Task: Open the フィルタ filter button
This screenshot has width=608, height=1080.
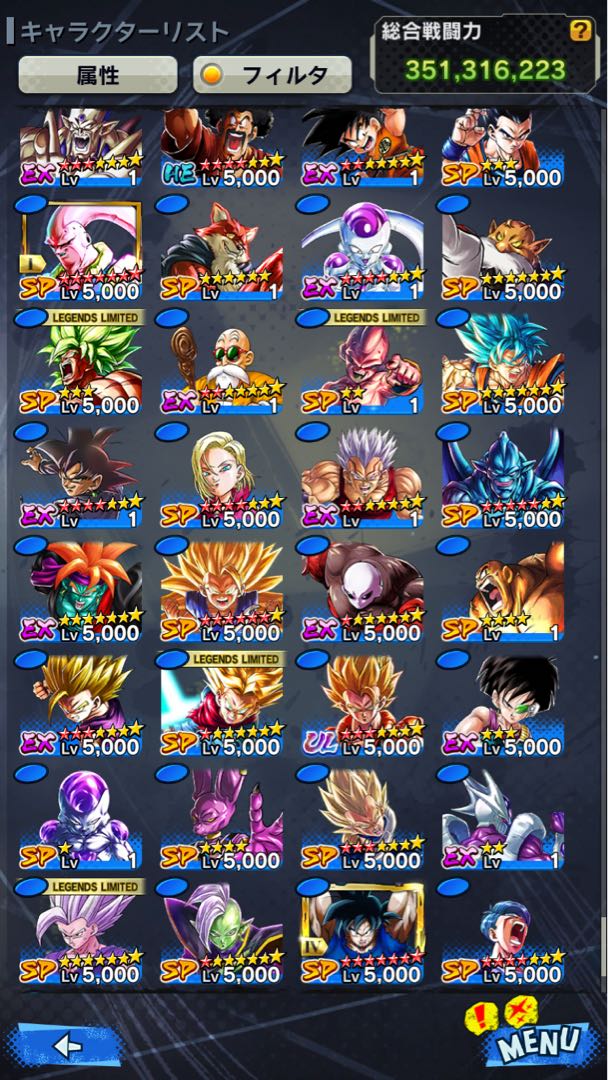Action: coord(272,75)
